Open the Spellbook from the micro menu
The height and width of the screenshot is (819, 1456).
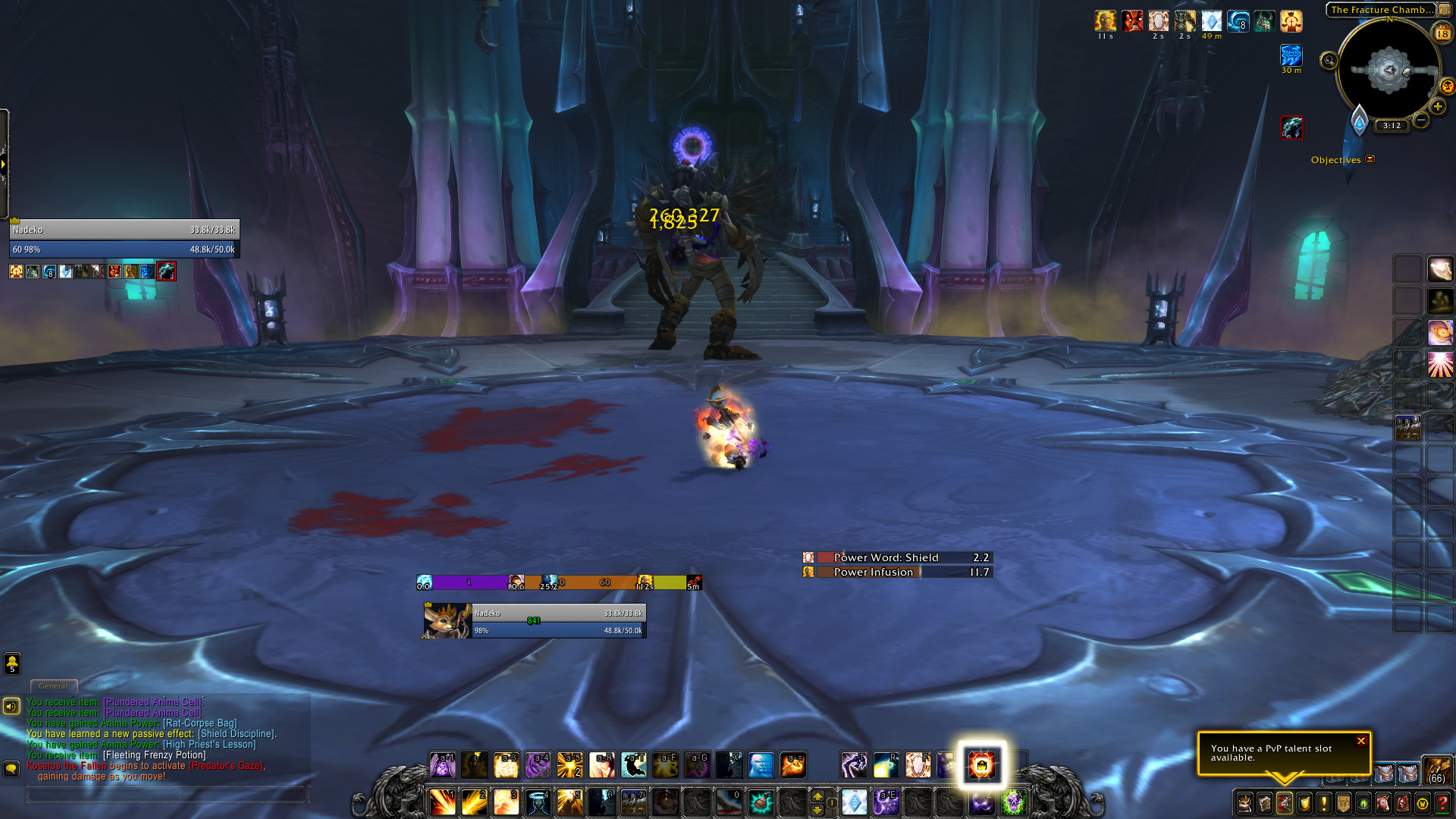(1265, 804)
